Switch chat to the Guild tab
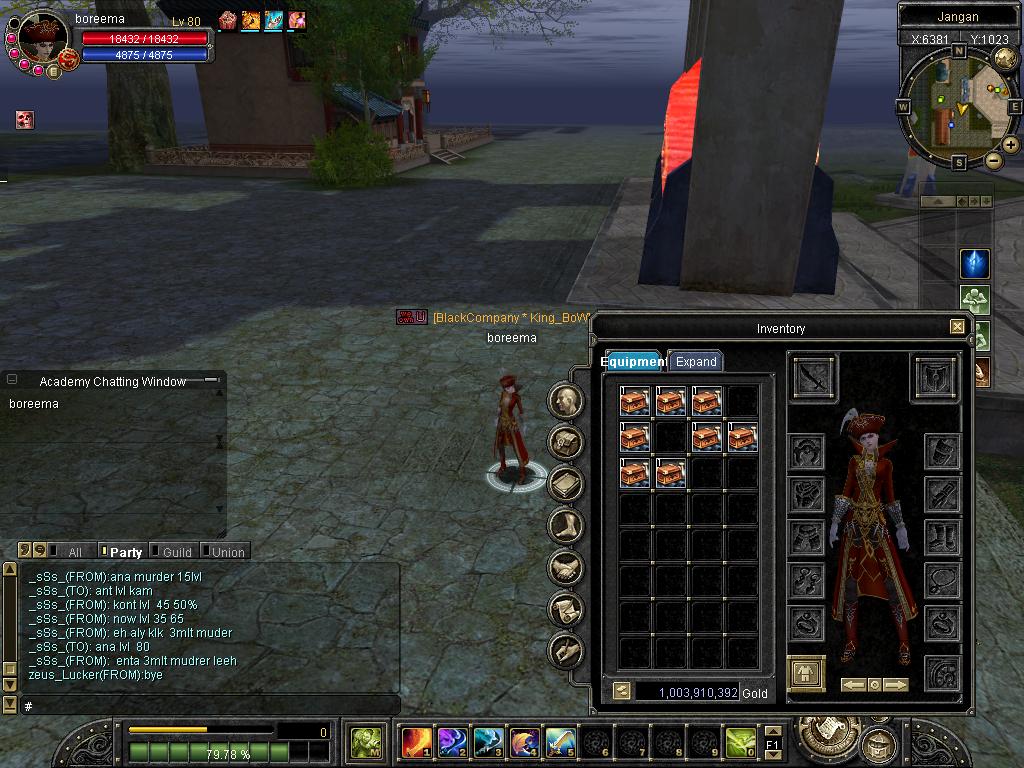 [176, 552]
